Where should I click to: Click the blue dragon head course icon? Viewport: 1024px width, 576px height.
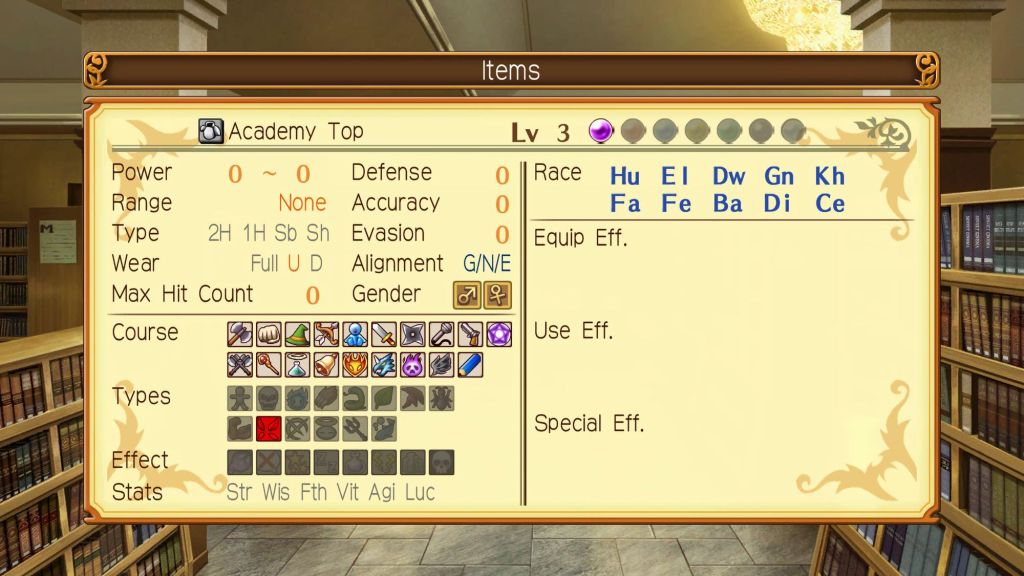coord(384,364)
